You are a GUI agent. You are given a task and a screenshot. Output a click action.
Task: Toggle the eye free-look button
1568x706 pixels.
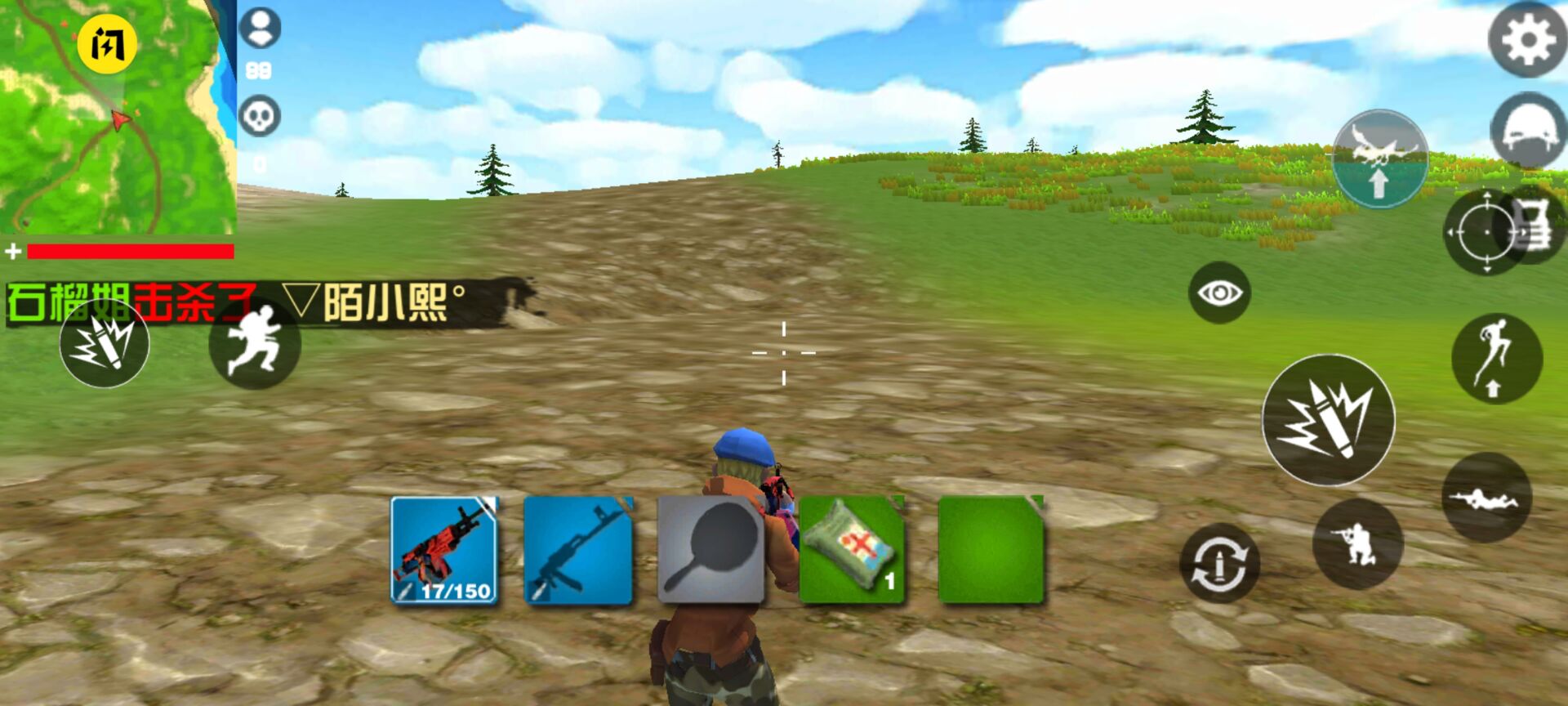(x=1219, y=293)
